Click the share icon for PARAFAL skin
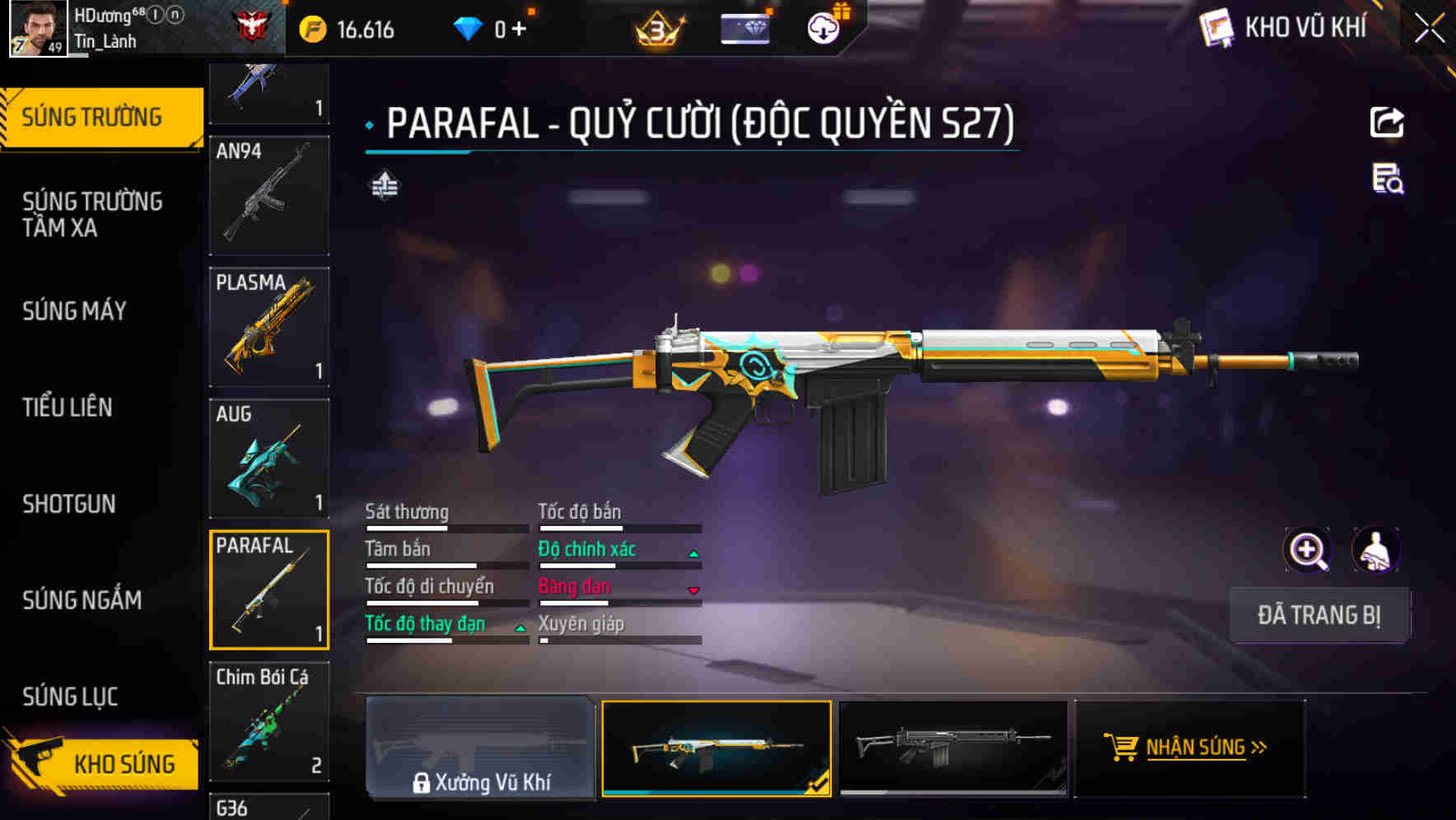This screenshot has height=820, width=1456. [x=1388, y=122]
